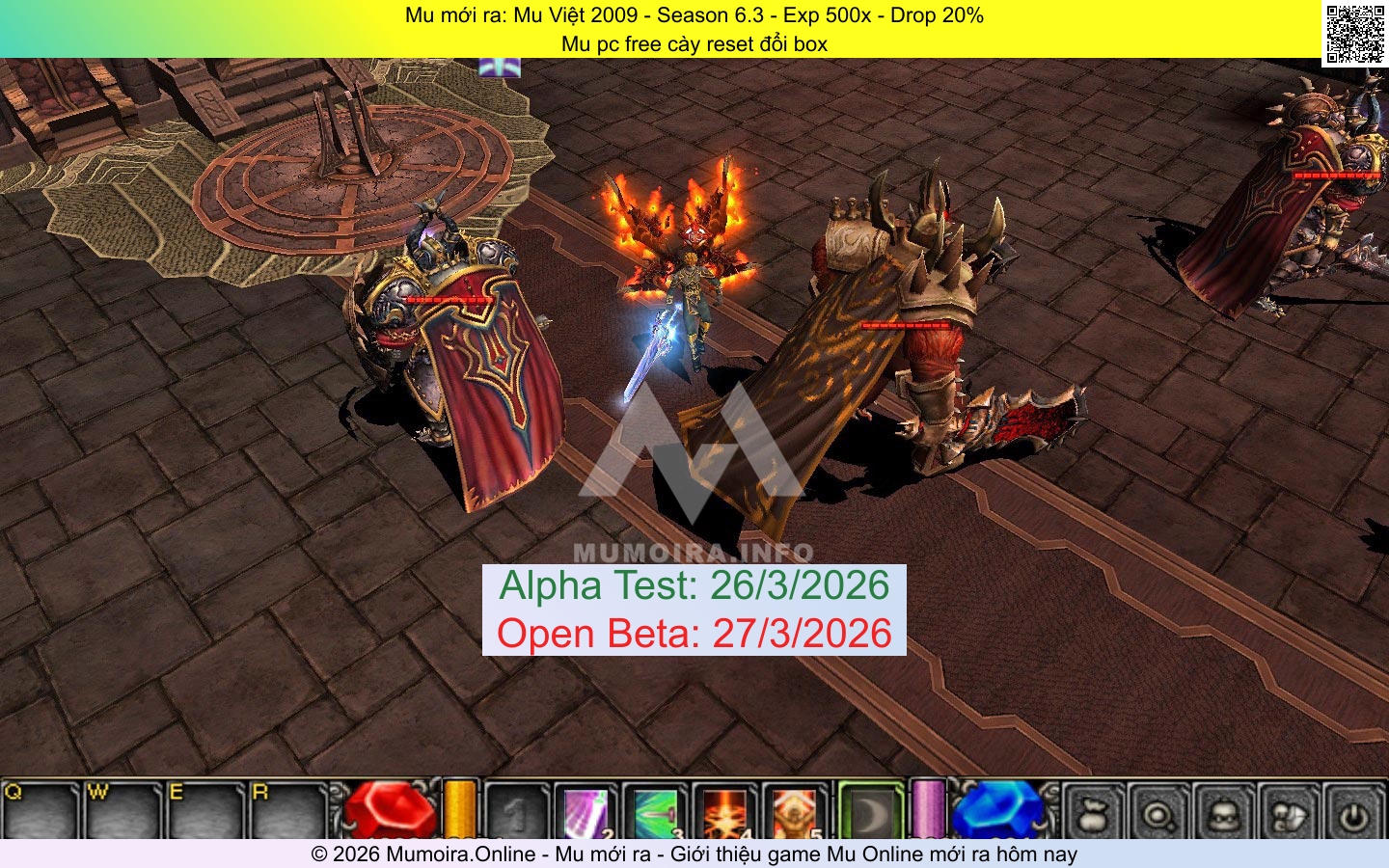This screenshot has height=868, width=1389.
Task: Click the power logout icon
Action: coord(1354,815)
